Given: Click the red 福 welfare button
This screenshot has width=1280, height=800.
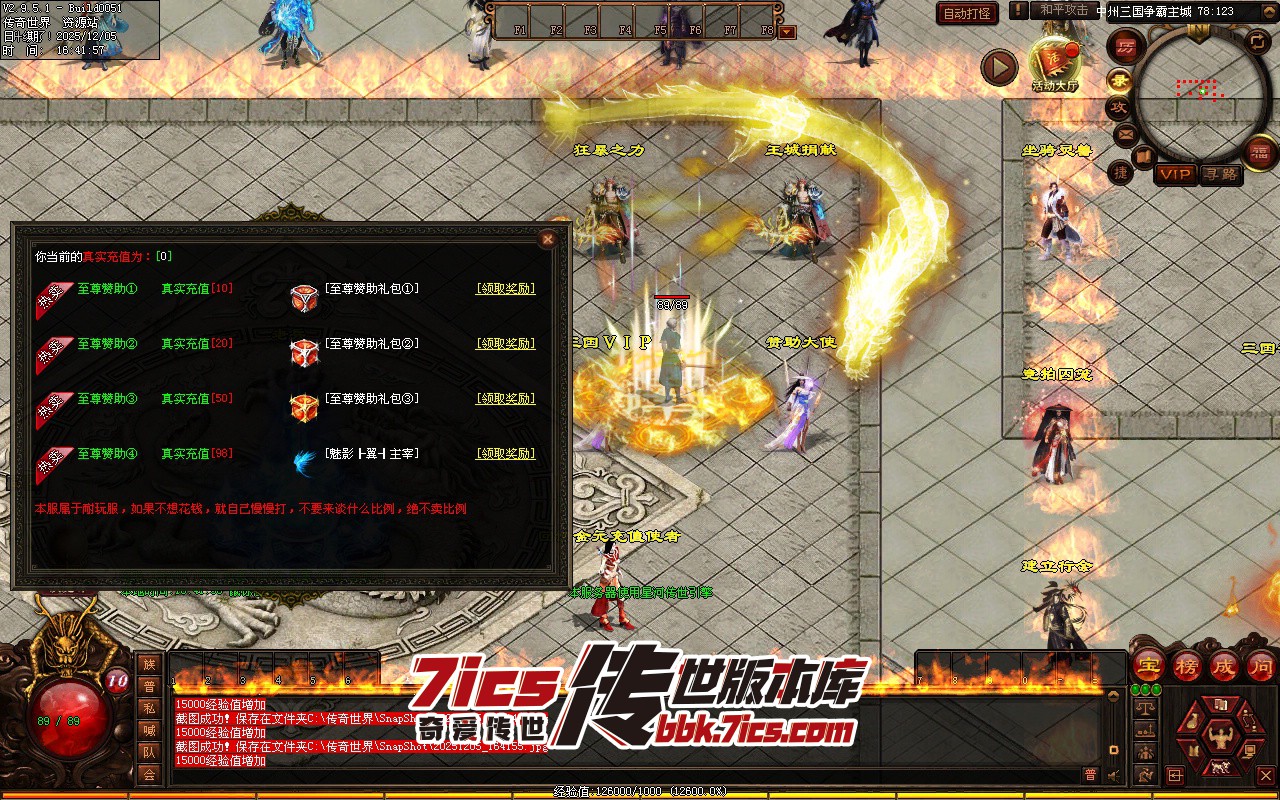Looking at the screenshot, I should coord(1261,152).
